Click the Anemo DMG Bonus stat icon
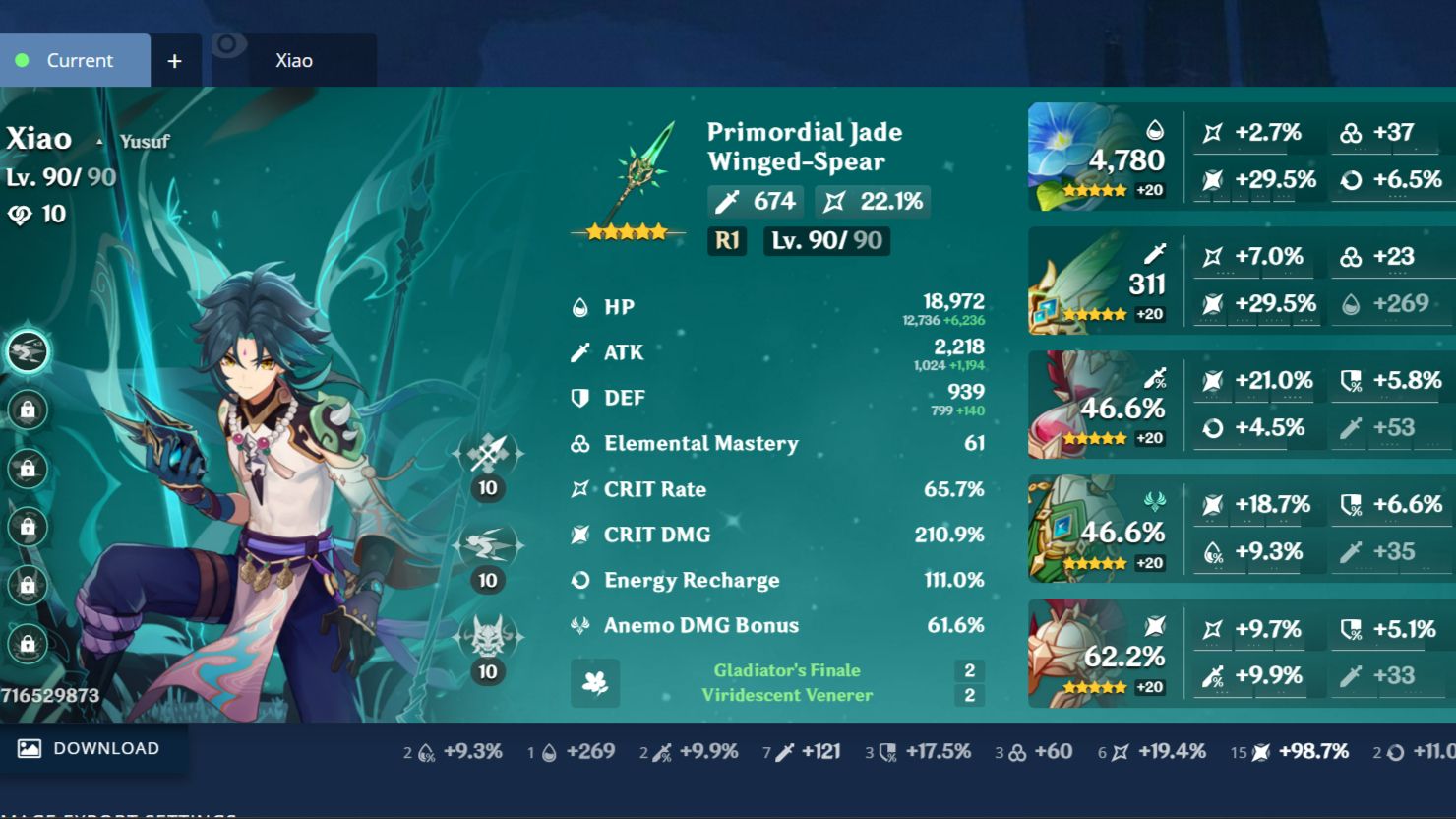 click(x=578, y=625)
